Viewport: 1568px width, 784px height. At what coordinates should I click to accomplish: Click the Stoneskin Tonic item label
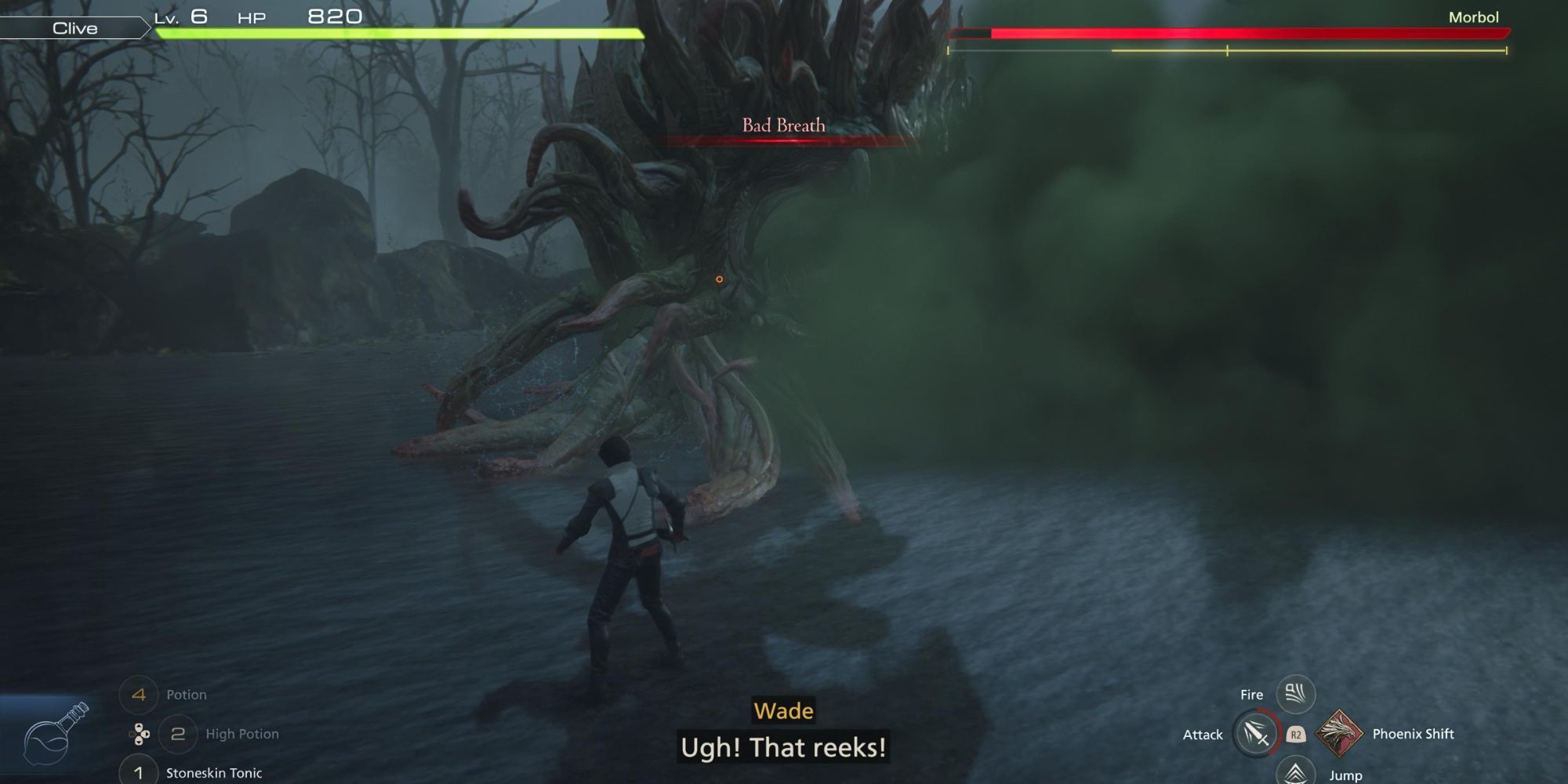(x=212, y=773)
